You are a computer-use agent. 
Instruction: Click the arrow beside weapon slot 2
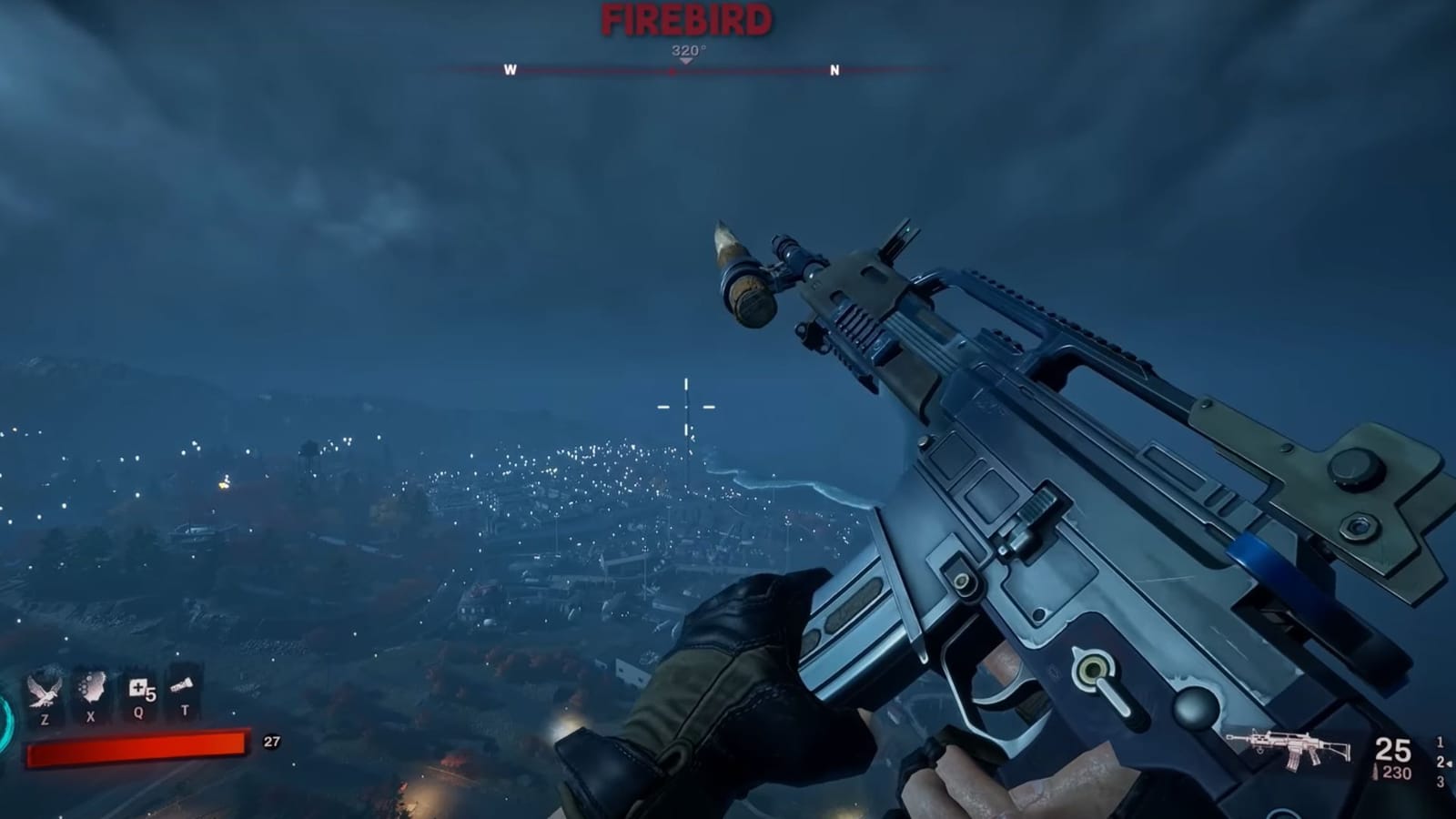[x=1451, y=763]
